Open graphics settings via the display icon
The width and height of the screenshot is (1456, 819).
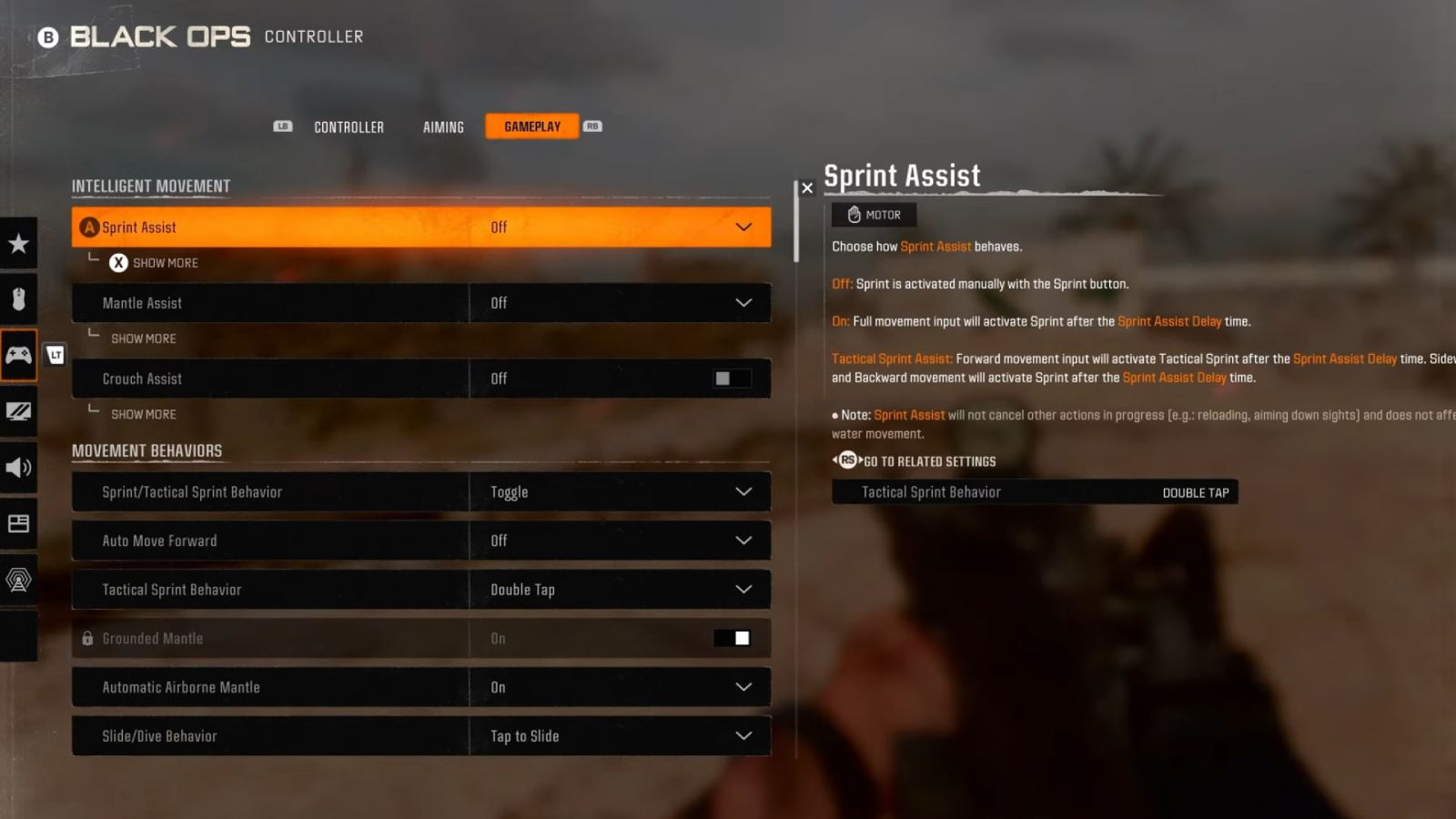(19, 411)
